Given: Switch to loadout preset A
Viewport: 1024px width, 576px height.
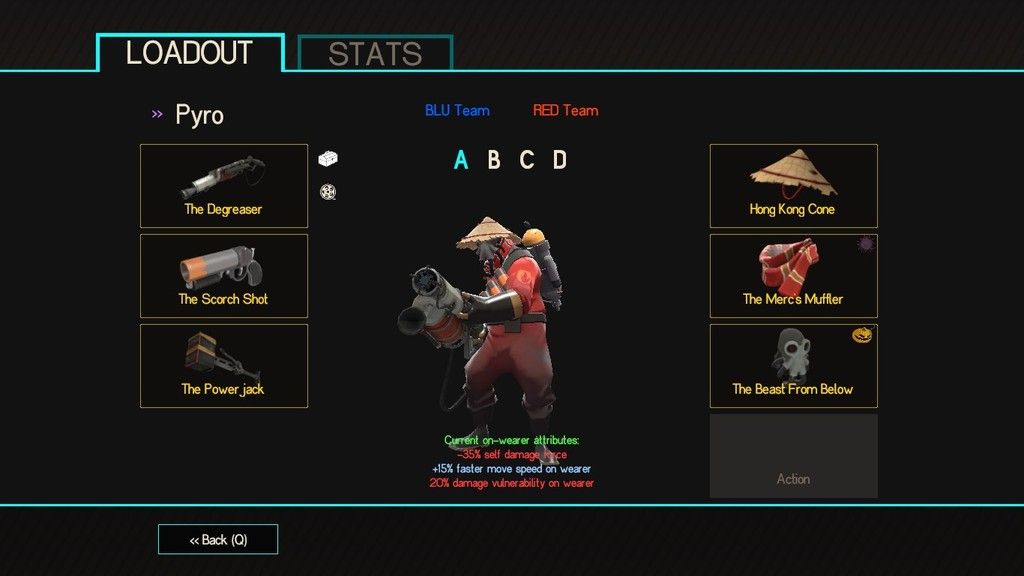Looking at the screenshot, I should [461, 160].
